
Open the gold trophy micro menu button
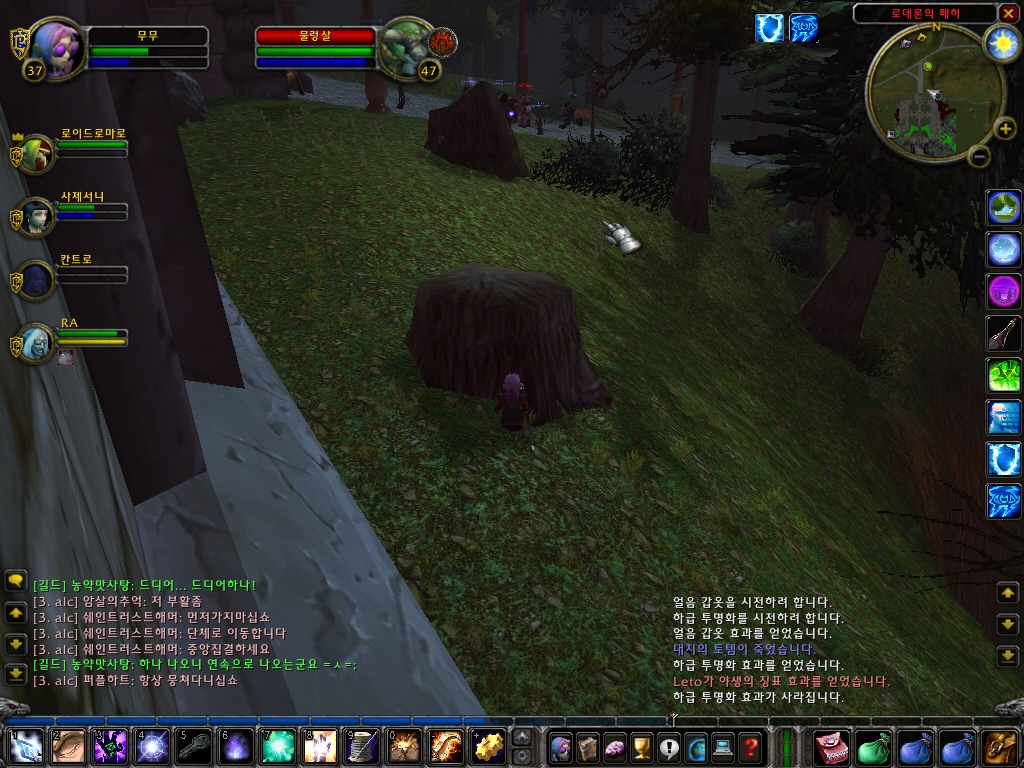click(641, 746)
